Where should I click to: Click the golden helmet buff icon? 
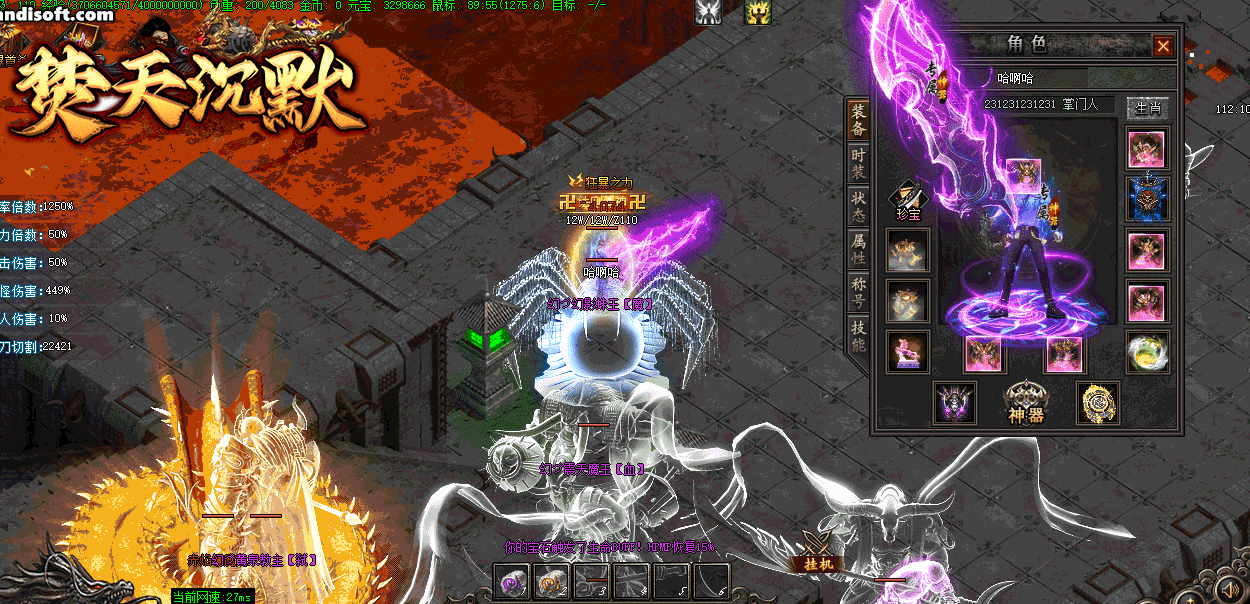tap(757, 12)
